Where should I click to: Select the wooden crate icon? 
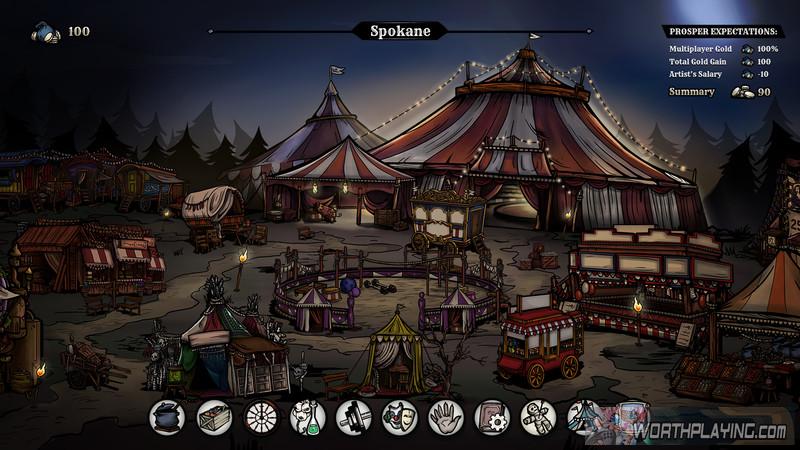click(x=214, y=416)
